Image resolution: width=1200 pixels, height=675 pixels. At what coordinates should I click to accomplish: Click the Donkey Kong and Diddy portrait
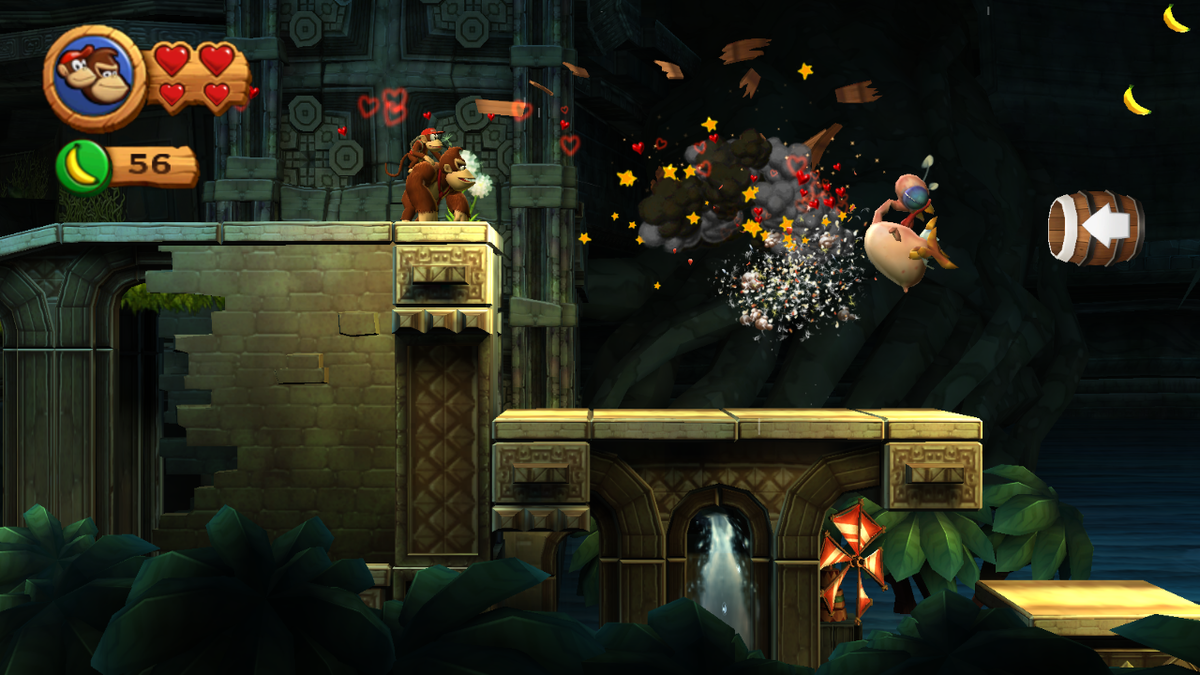95,76
